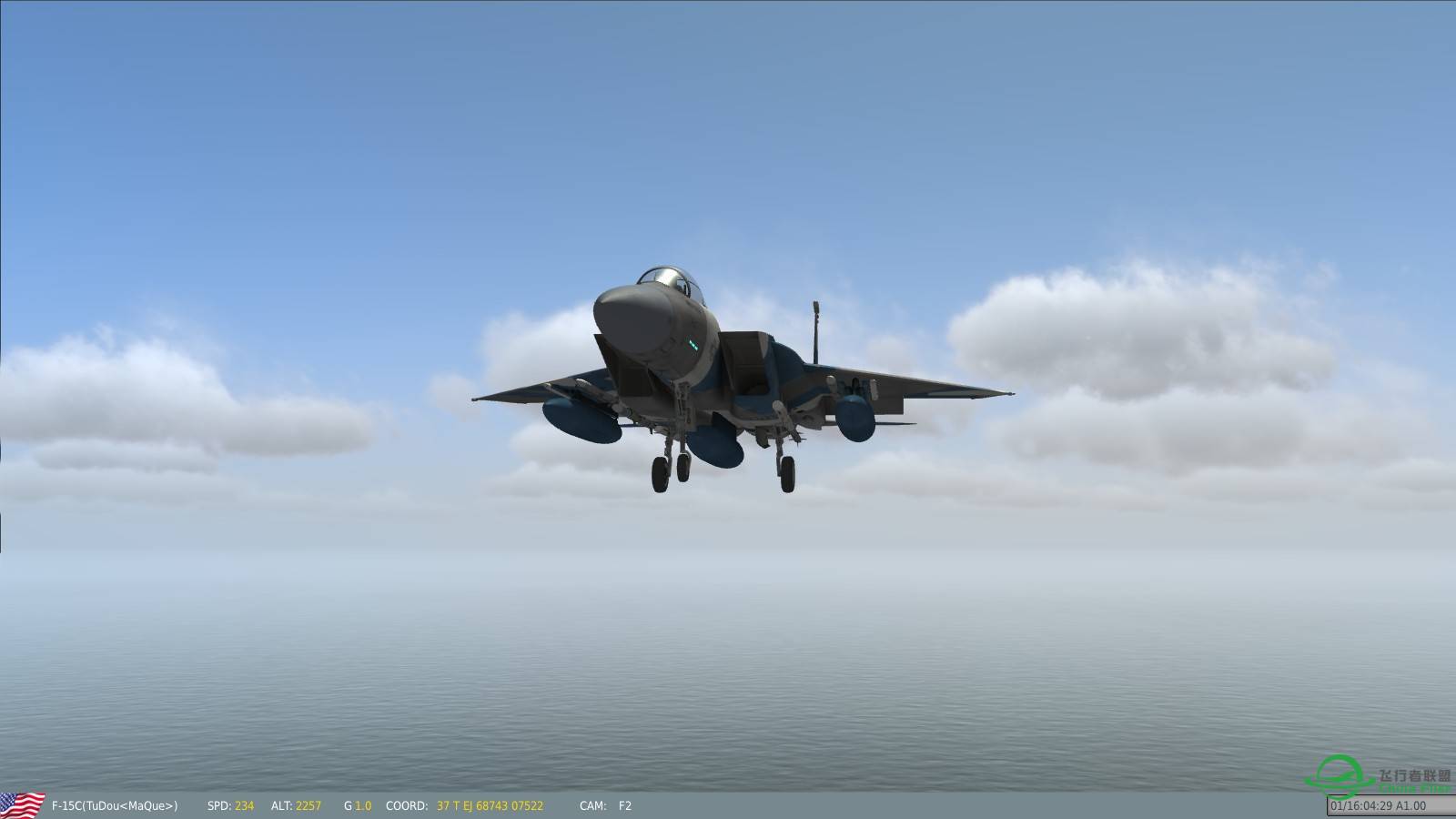Screen dimensions: 1456x819
Task: Click the speed value 234
Action: [242, 805]
